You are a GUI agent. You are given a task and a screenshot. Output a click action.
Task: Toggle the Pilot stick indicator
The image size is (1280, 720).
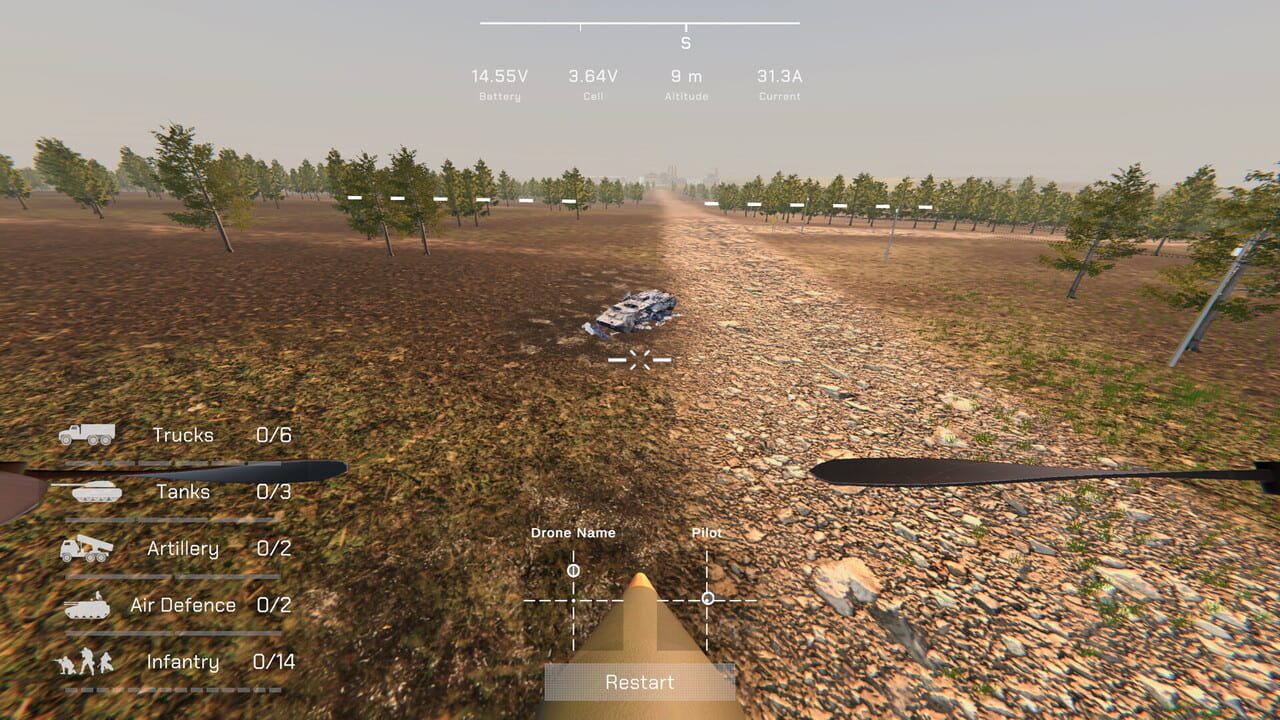(x=708, y=597)
